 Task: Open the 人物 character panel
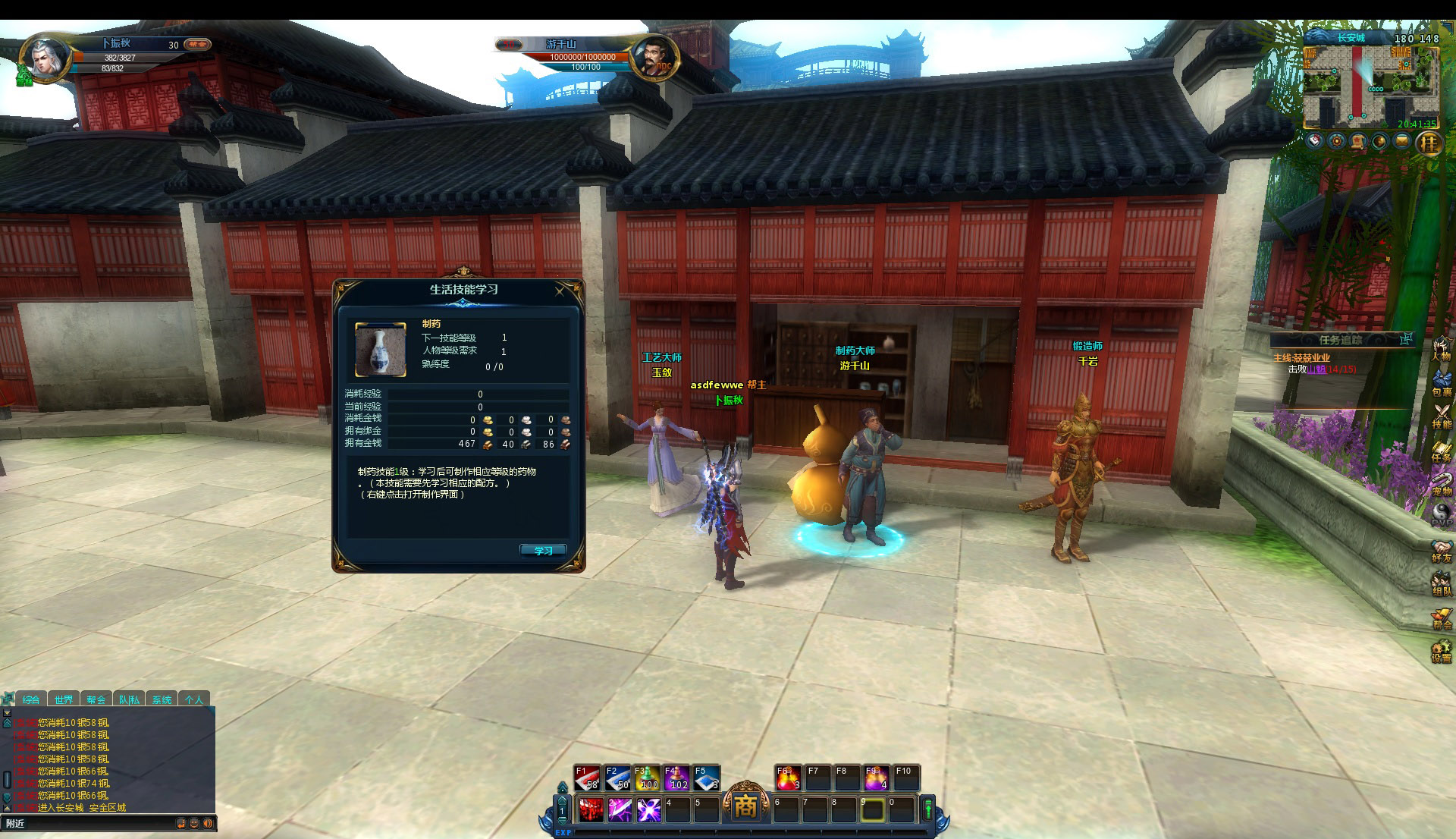click(1442, 348)
